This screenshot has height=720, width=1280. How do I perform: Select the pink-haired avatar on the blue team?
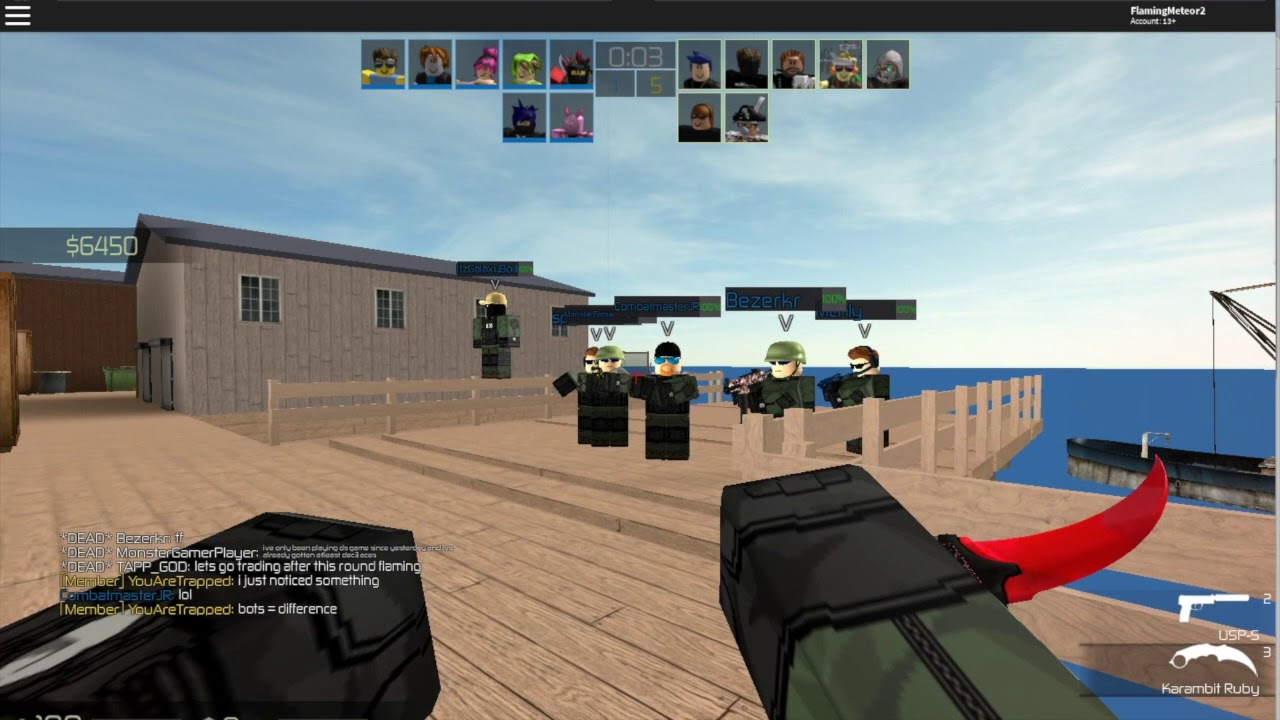click(476, 63)
